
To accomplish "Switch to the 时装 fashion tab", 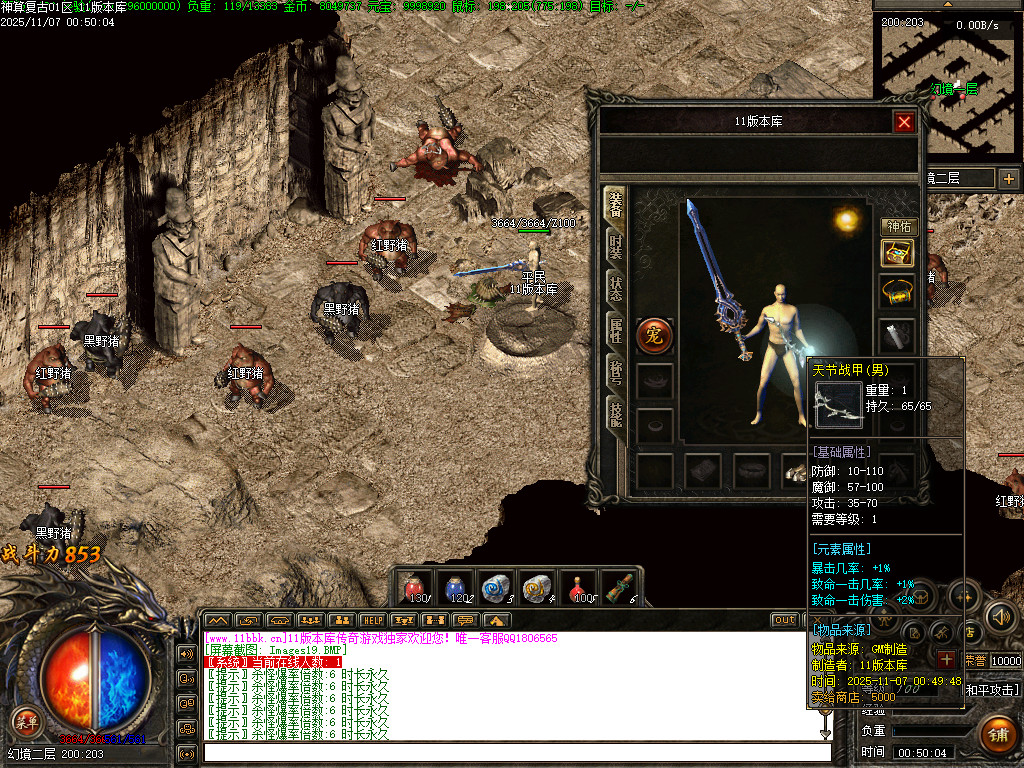I will click(x=615, y=244).
